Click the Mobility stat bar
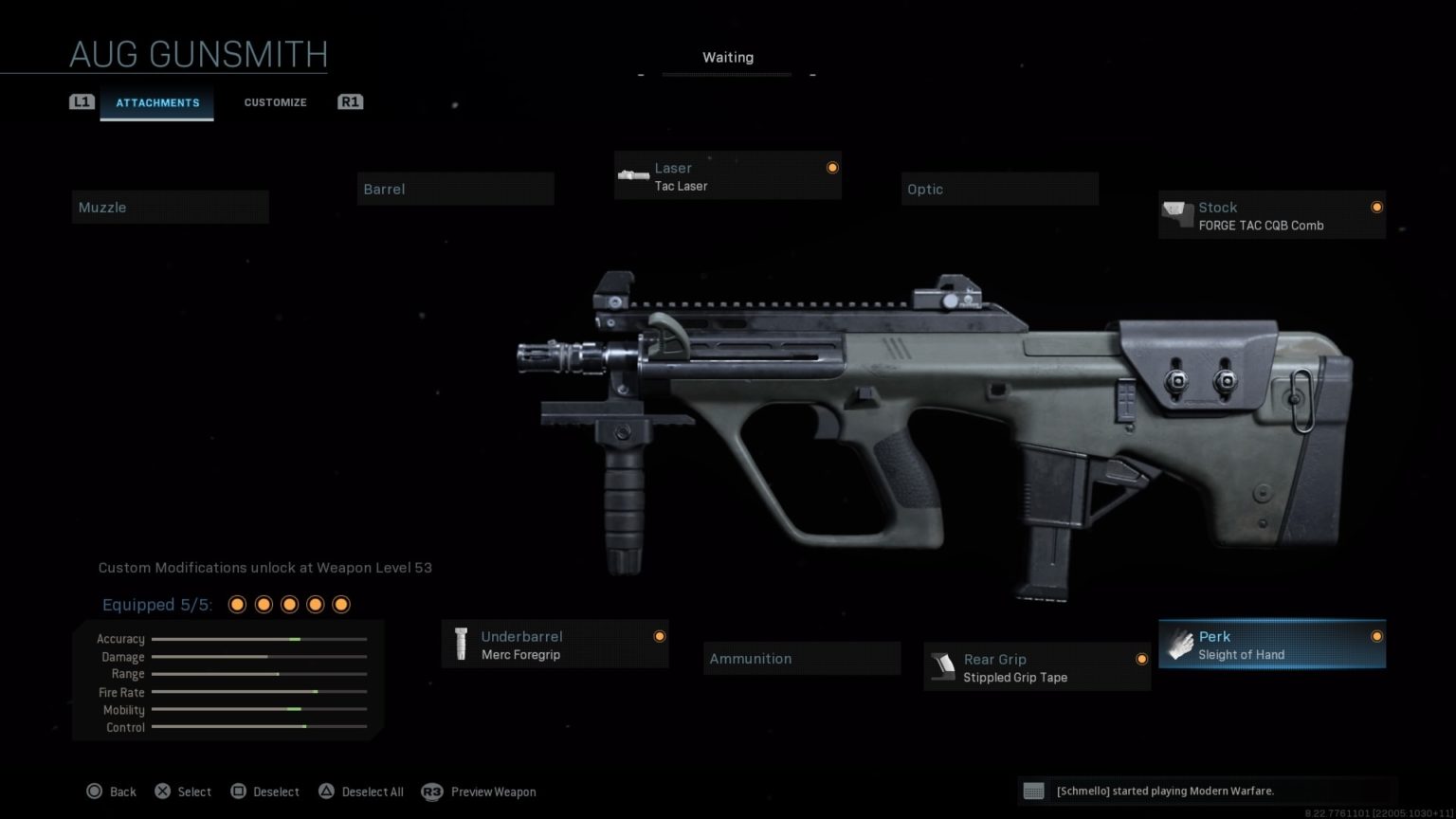 click(x=258, y=709)
